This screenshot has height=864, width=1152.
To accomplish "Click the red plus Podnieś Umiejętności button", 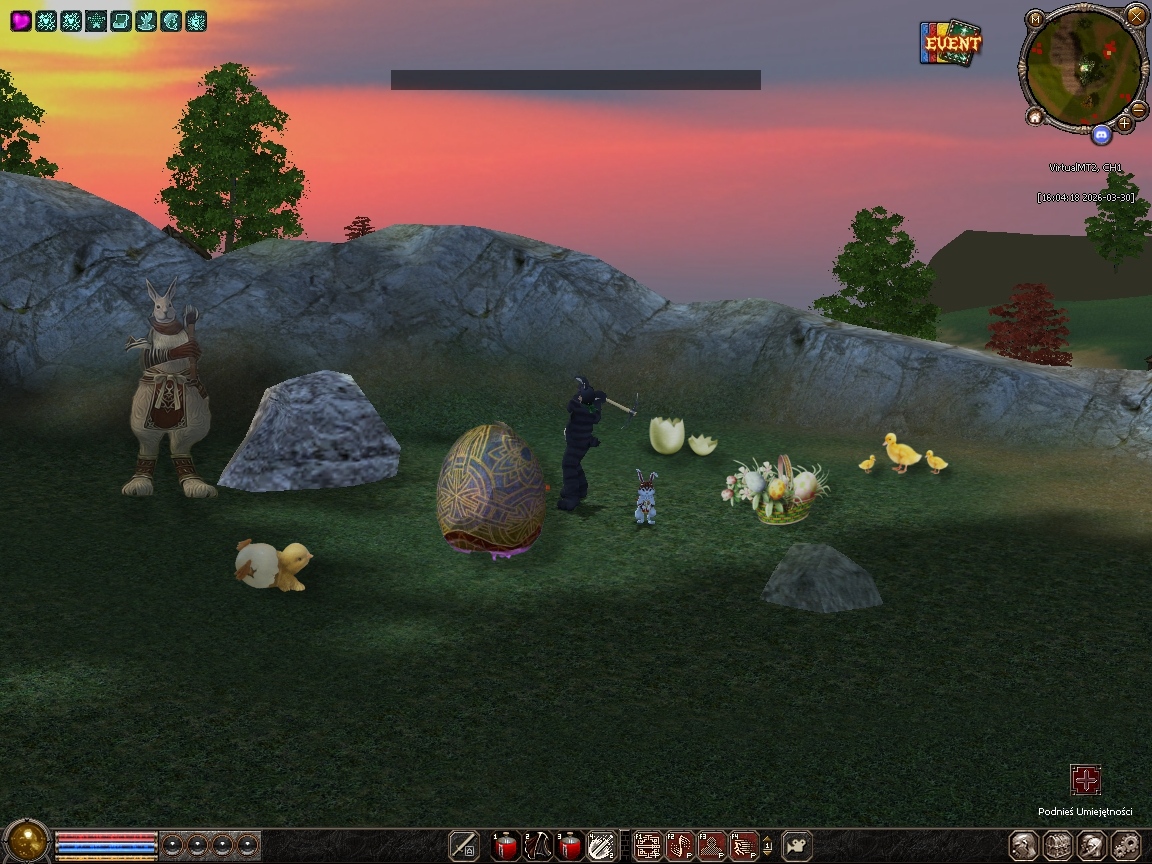I will tap(1085, 780).
